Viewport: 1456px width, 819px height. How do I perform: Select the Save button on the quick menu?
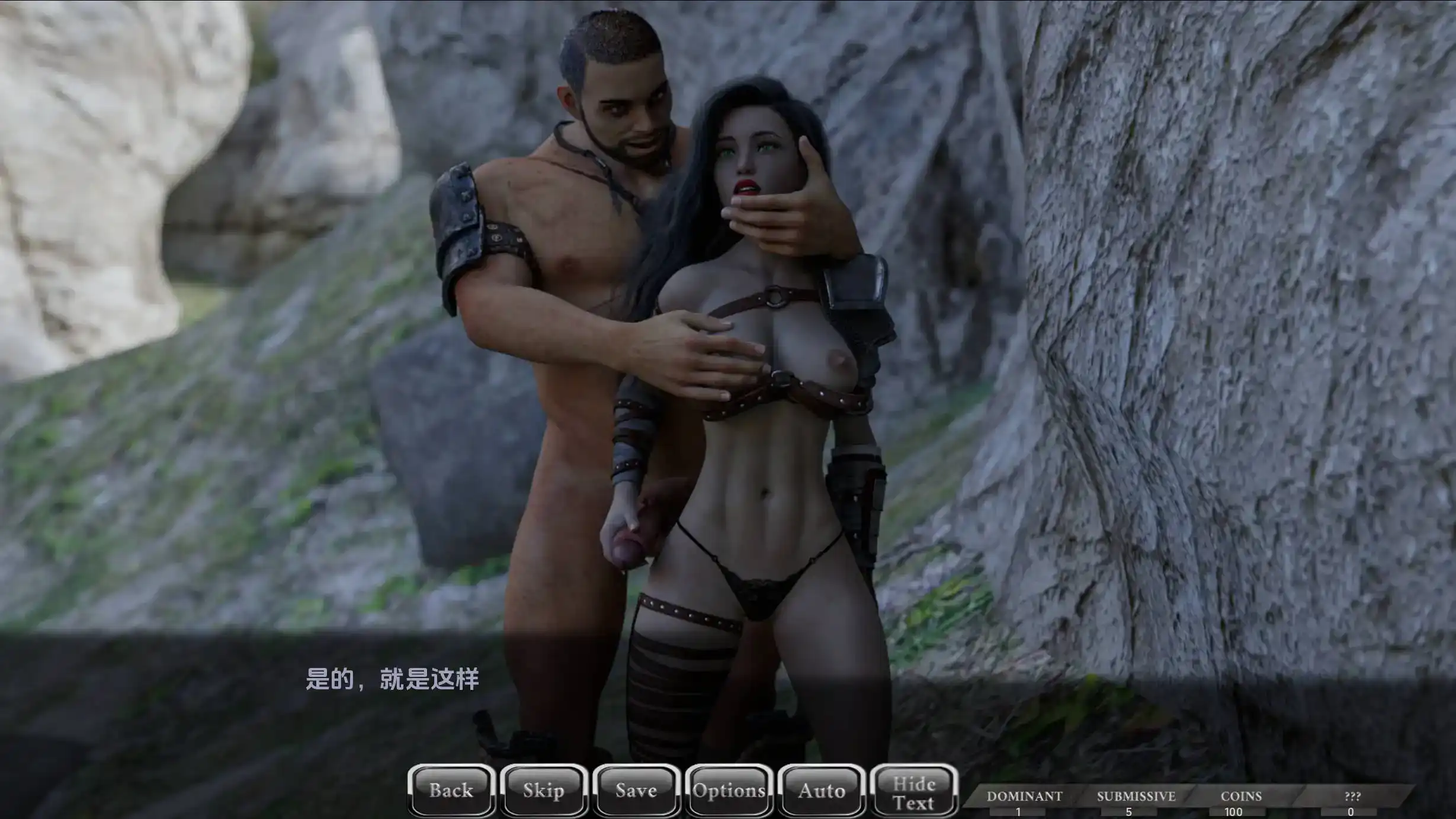(637, 790)
